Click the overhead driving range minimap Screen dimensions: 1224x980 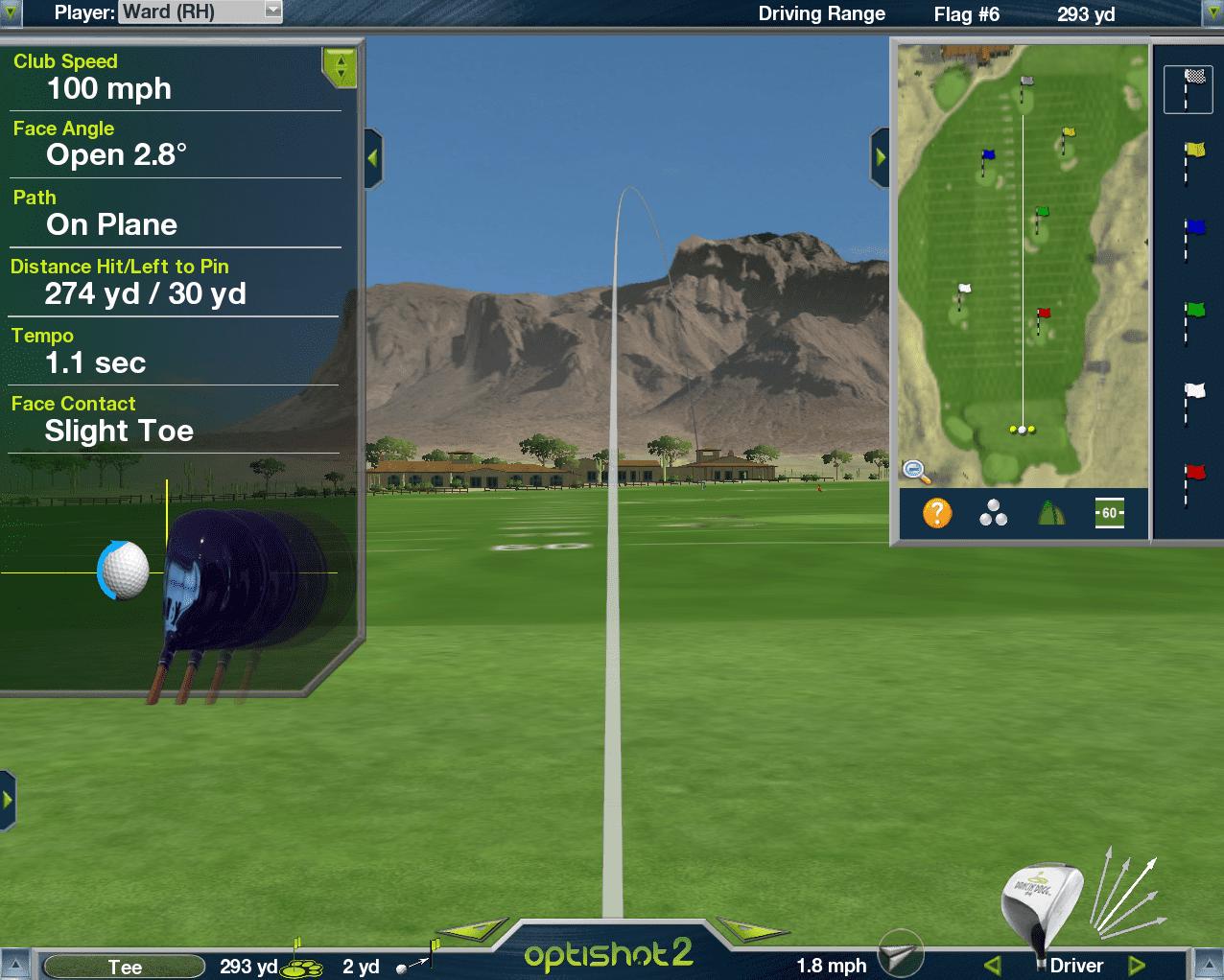[1023, 264]
